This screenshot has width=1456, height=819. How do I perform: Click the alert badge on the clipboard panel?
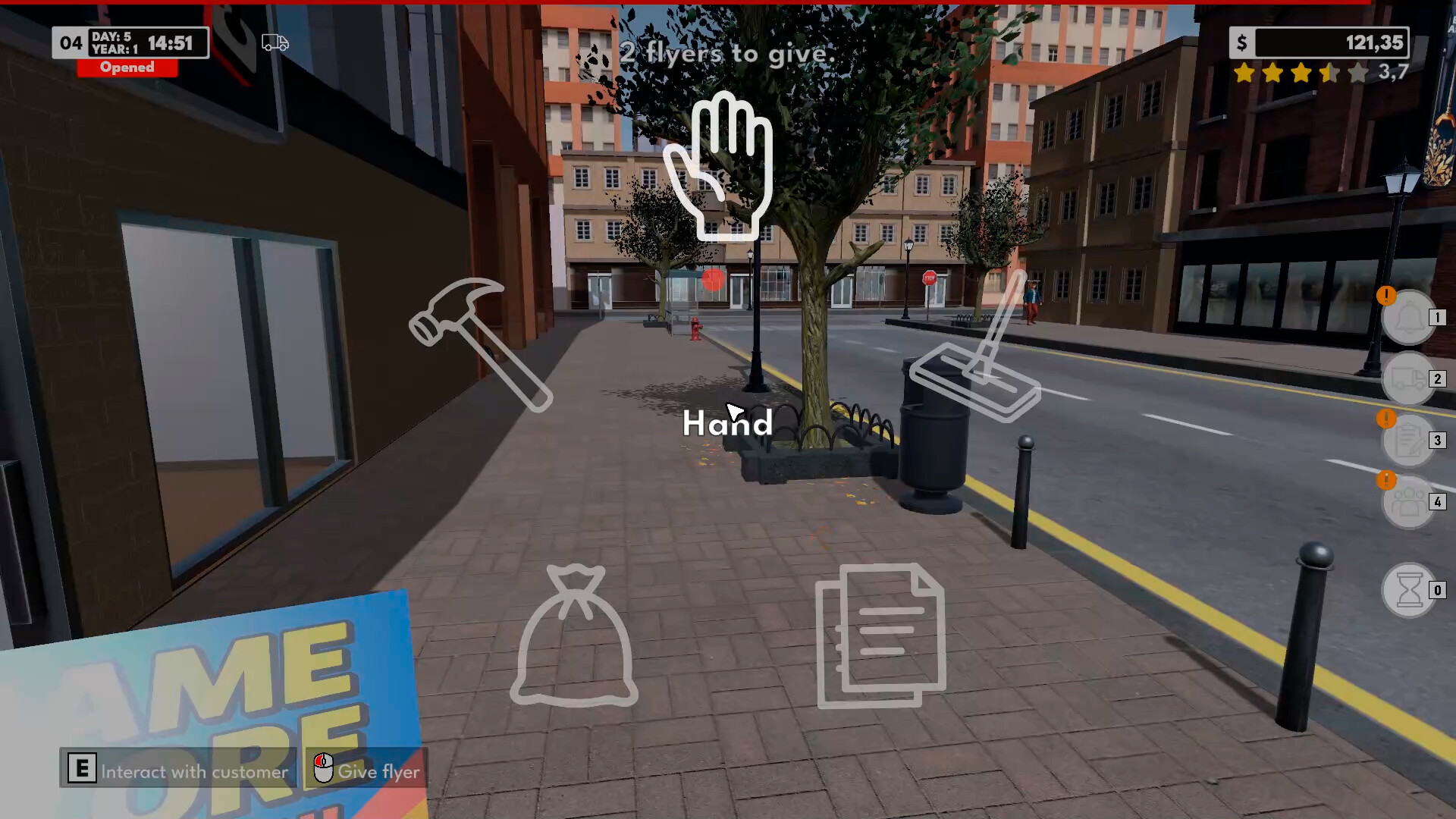click(x=1387, y=419)
